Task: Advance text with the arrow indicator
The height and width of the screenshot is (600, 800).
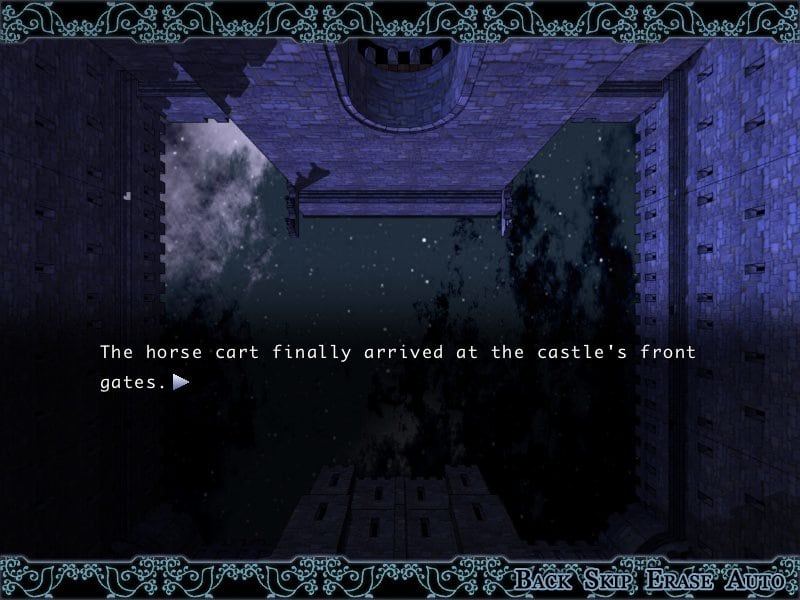Action: [x=181, y=381]
